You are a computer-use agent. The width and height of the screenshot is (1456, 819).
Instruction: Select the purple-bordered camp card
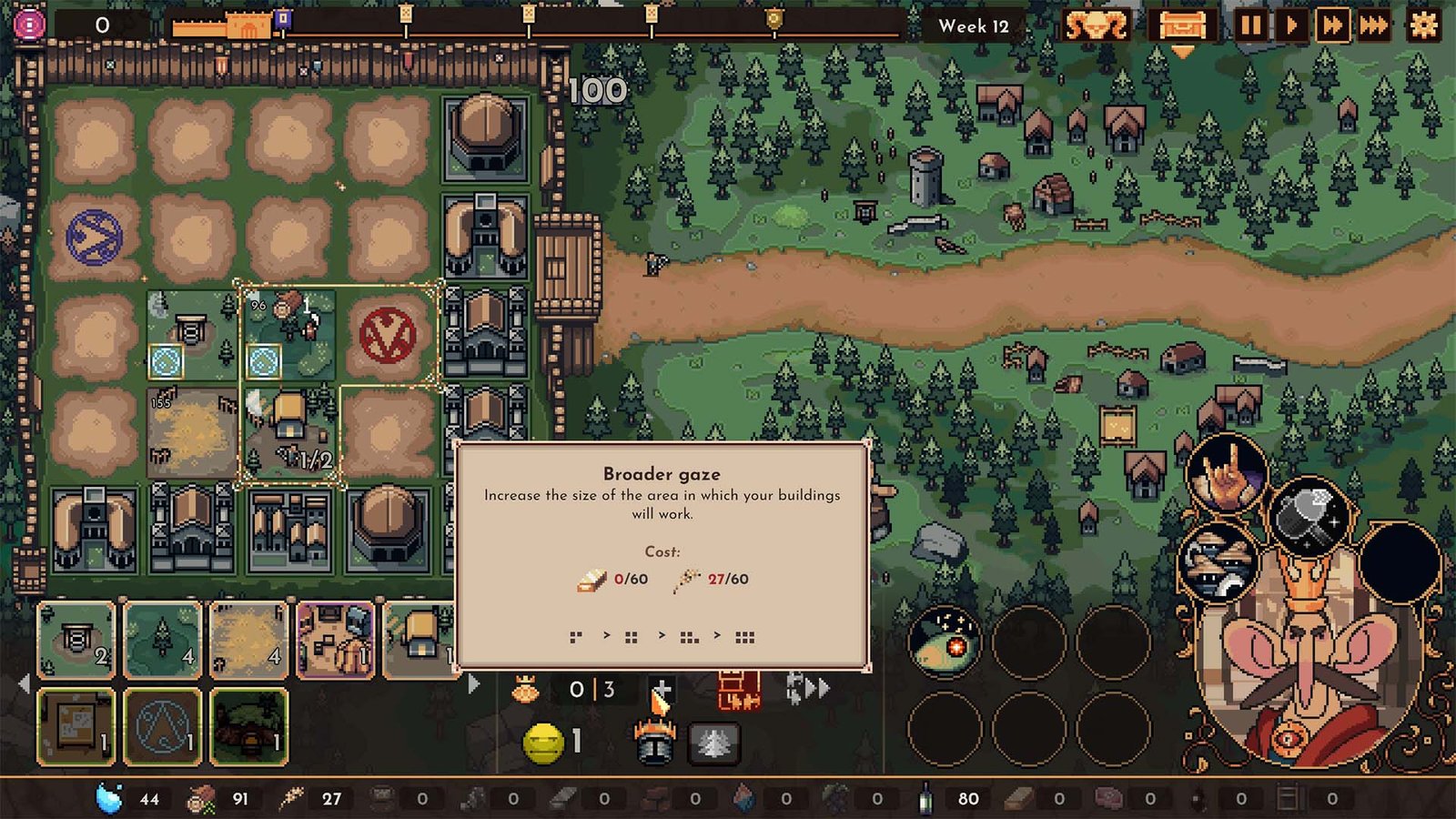(335, 640)
